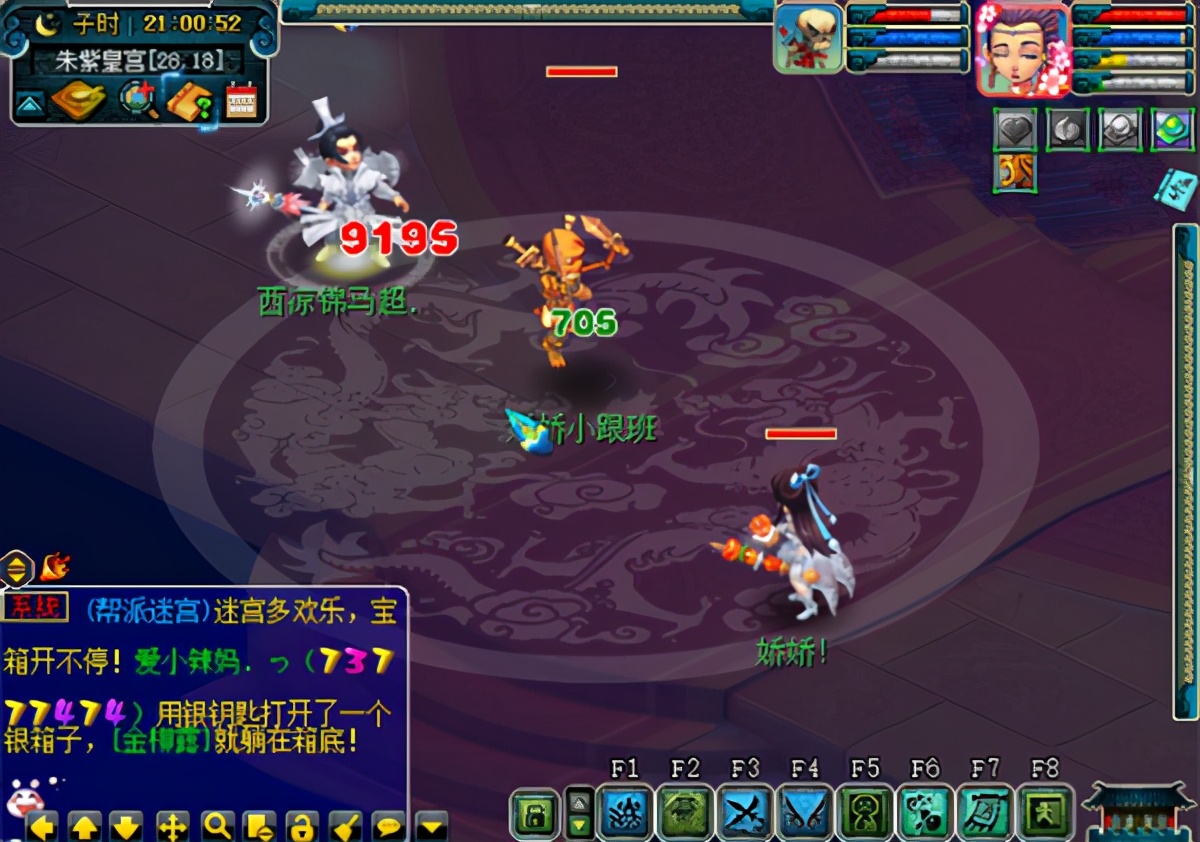Image resolution: width=1200 pixels, height=842 pixels.
Task: Open the pagoda building menu button
Action: click(1139, 810)
